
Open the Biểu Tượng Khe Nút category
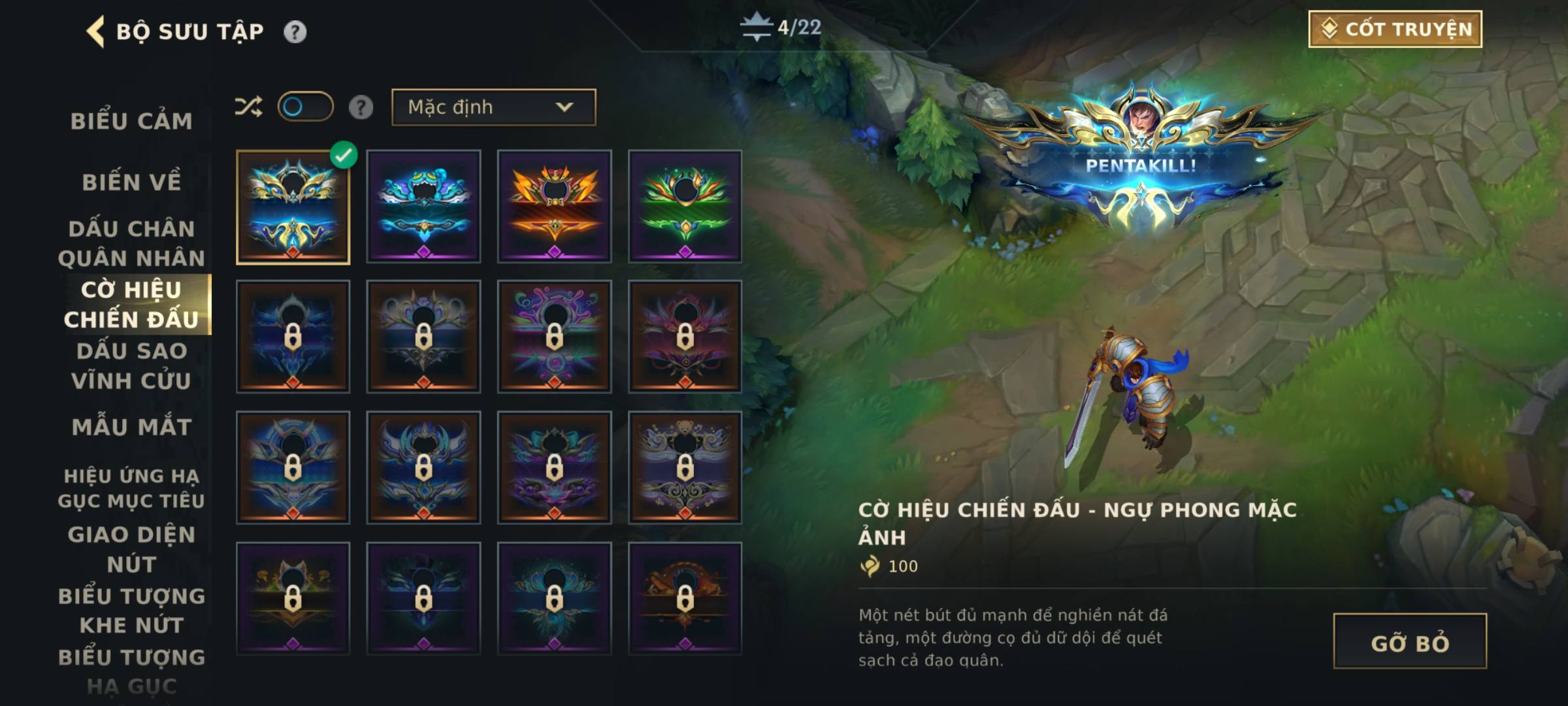coord(131,611)
